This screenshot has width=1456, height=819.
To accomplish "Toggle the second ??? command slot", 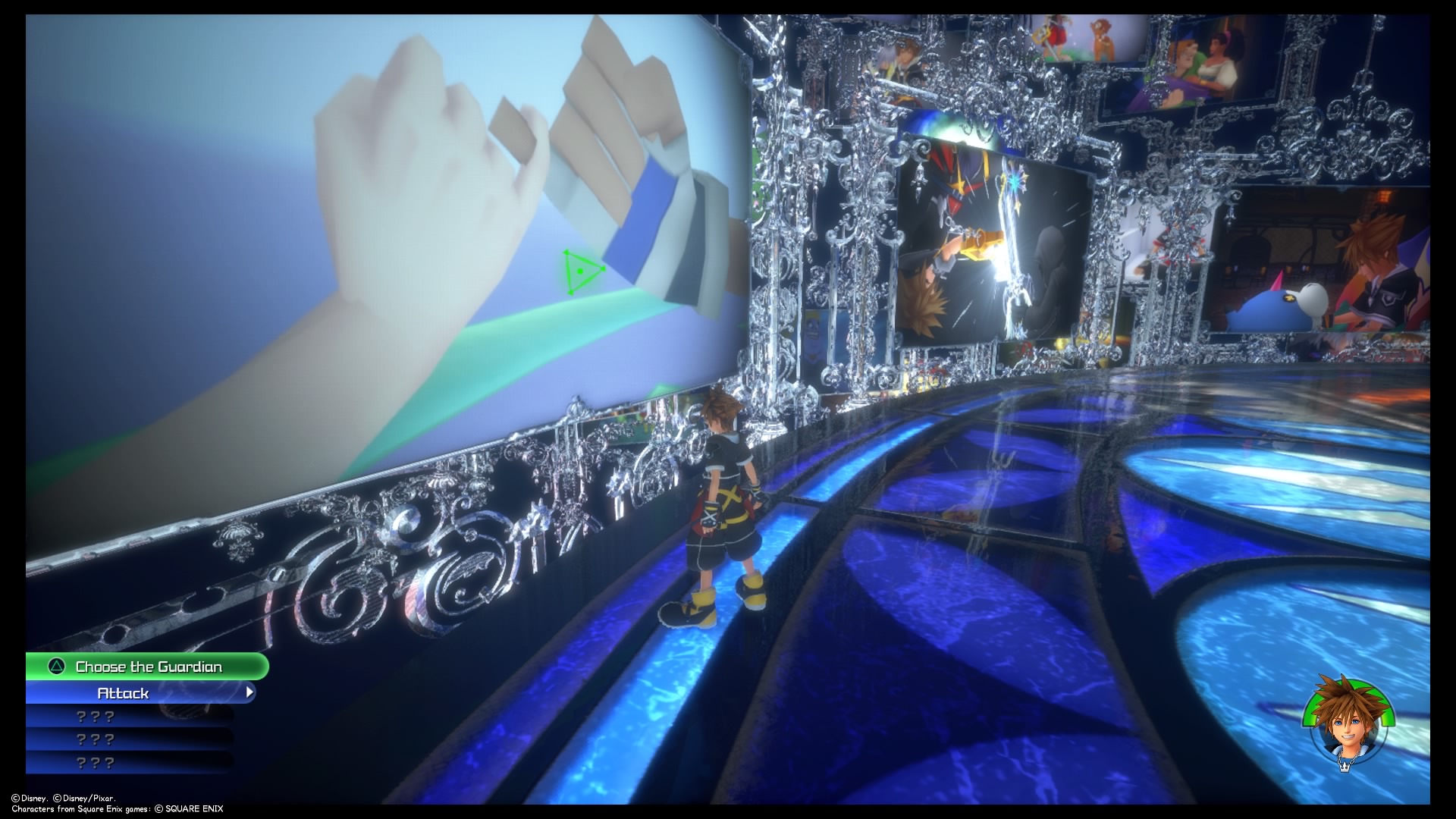I will [95, 738].
